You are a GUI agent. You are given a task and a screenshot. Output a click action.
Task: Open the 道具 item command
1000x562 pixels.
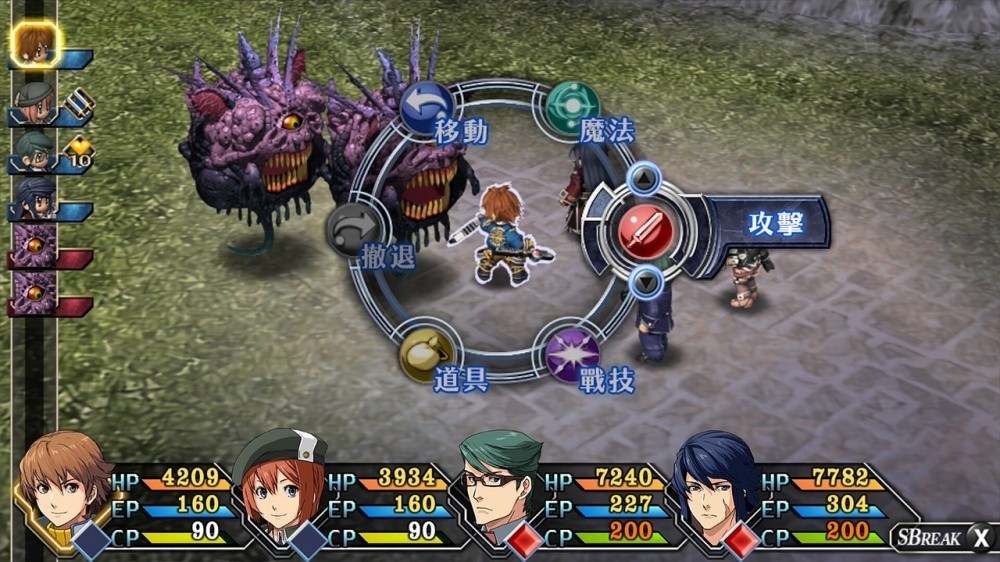428,354
